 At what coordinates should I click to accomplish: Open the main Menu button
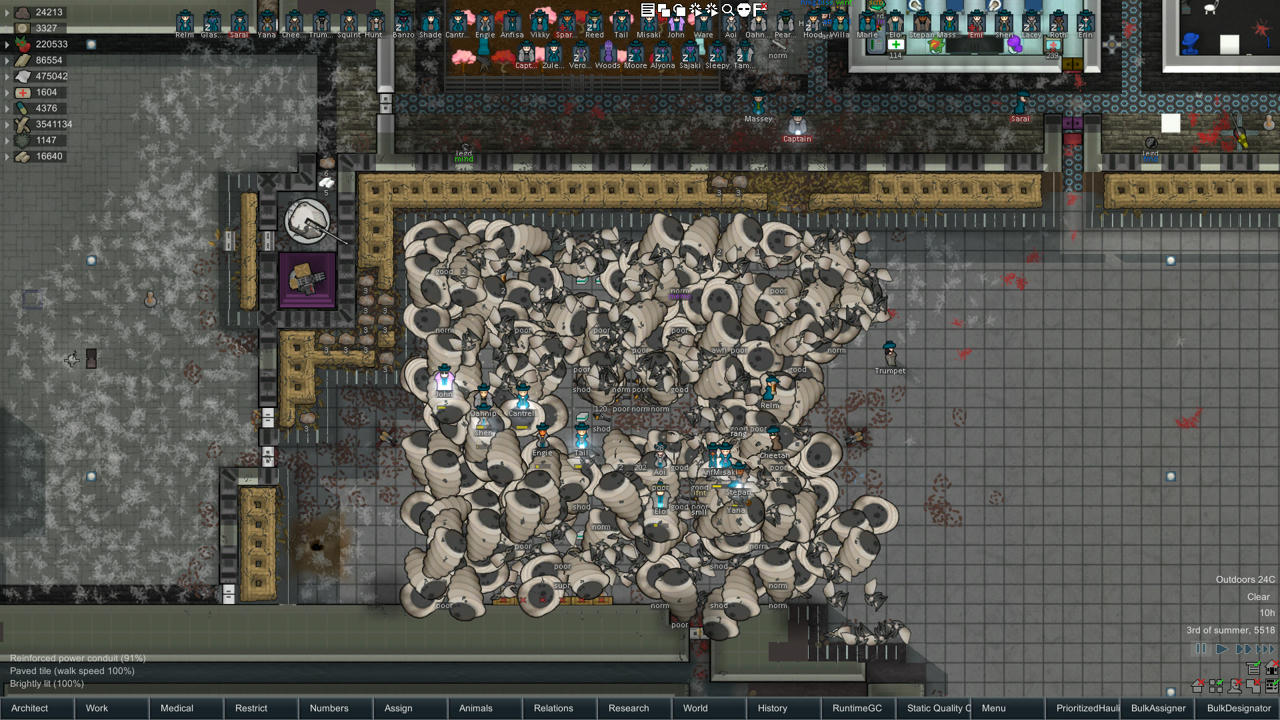[994, 708]
